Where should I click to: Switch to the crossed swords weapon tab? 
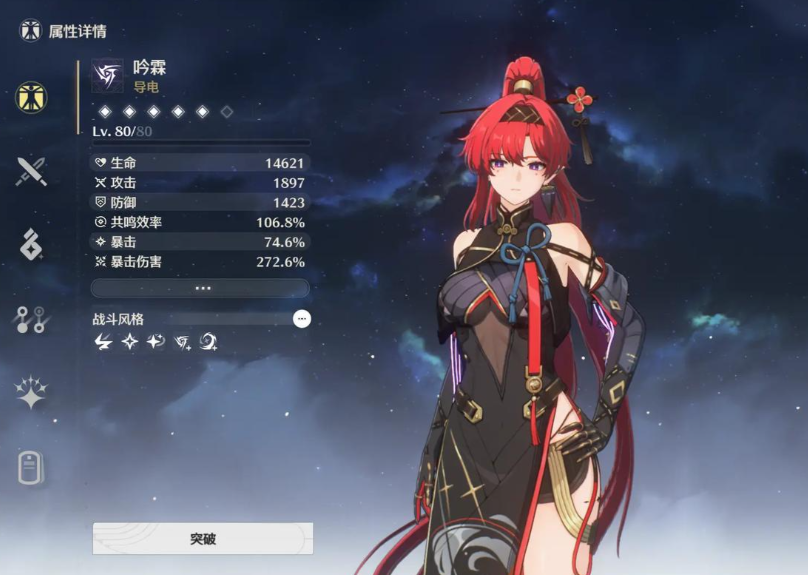31,172
